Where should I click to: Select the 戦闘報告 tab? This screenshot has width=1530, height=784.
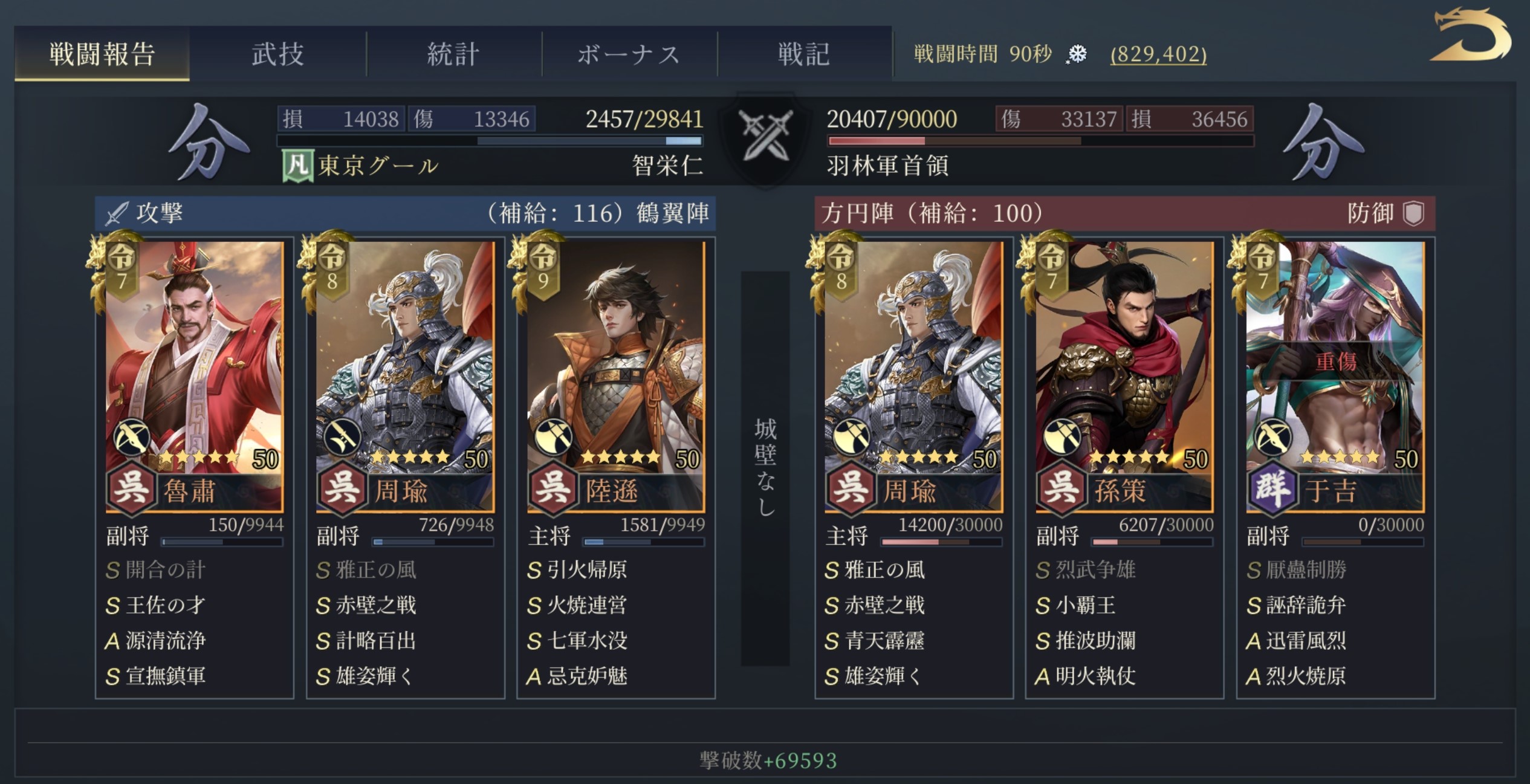click(x=102, y=54)
